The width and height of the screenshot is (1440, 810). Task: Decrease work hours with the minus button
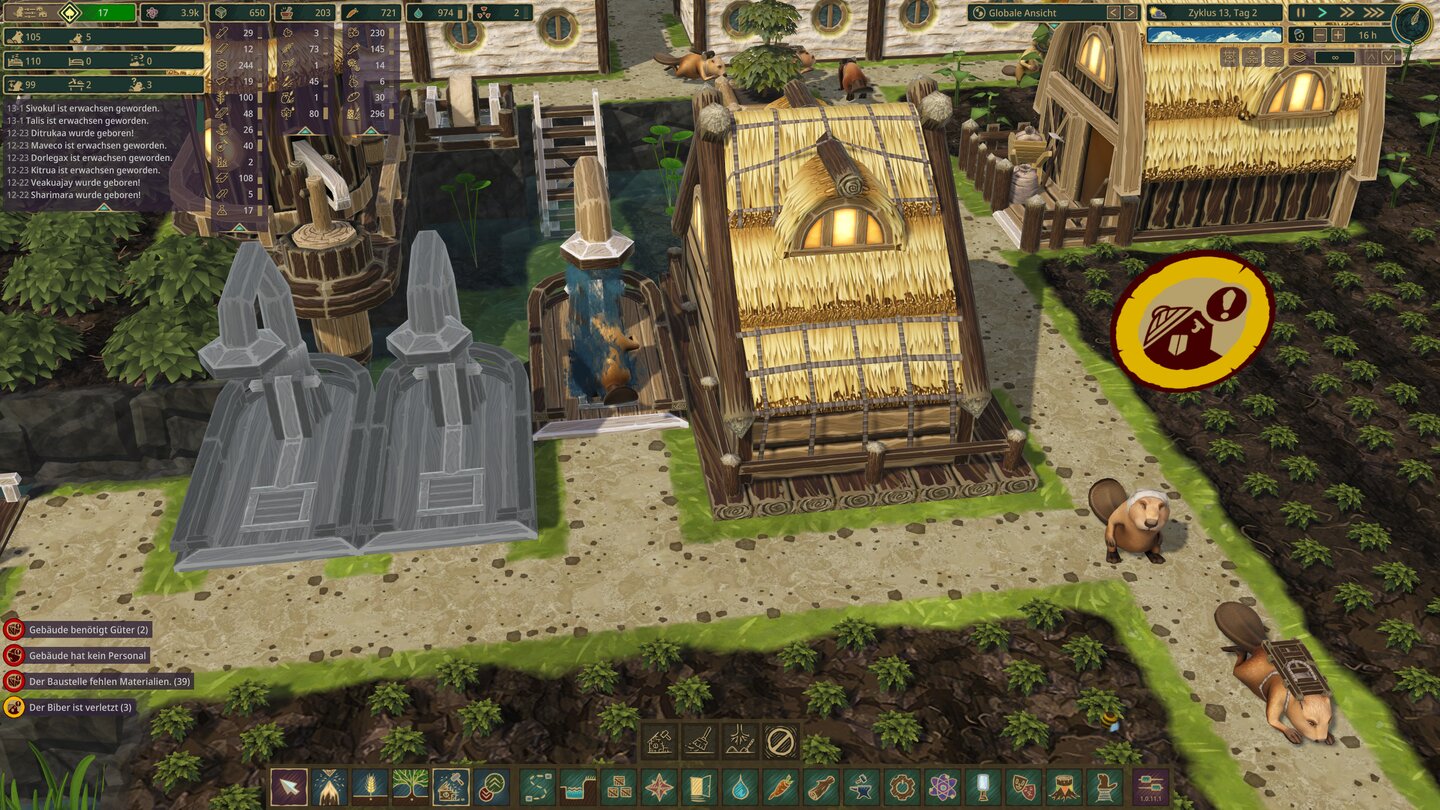click(x=1320, y=35)
